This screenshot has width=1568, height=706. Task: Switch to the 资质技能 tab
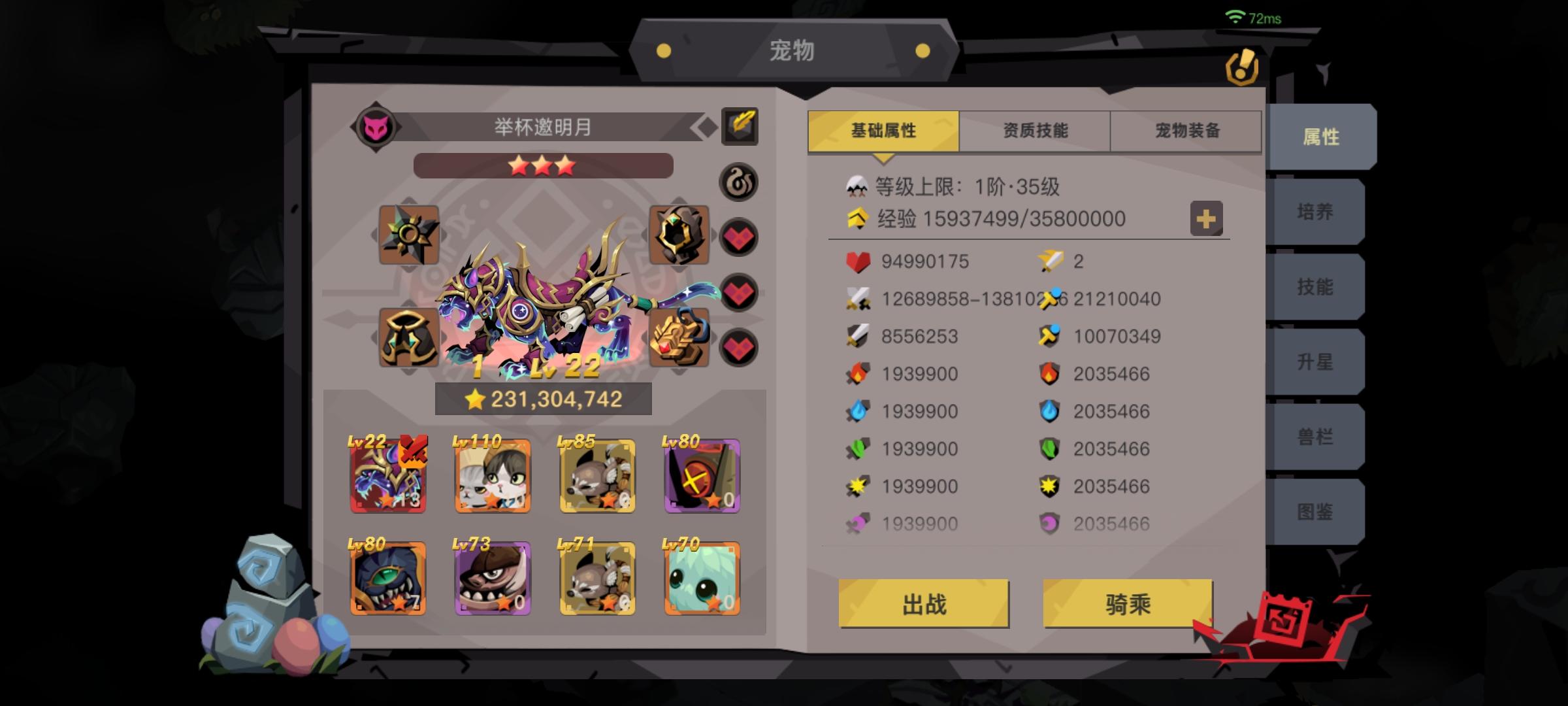pyautogui.click(x=1034, y=130)
